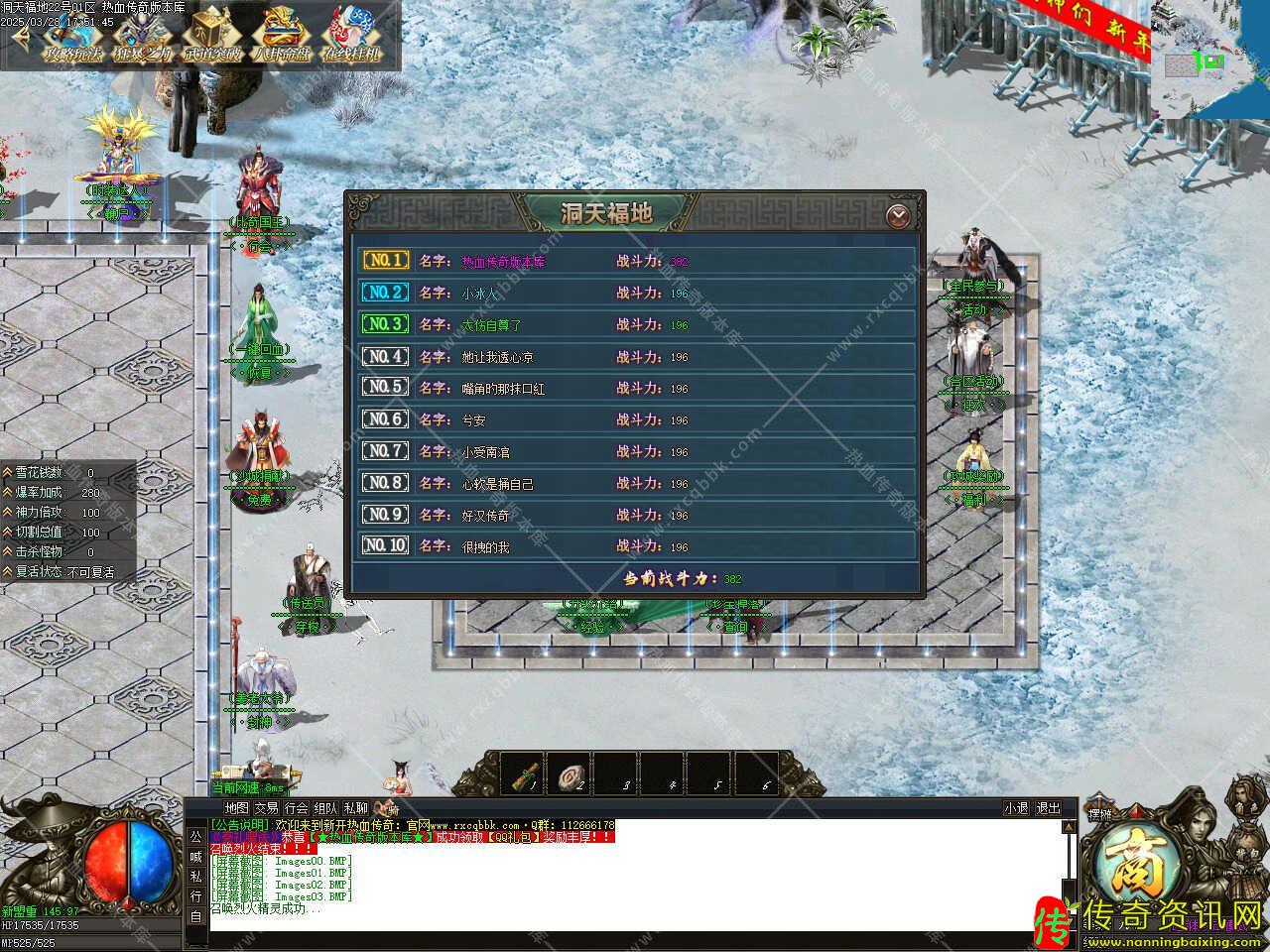Click the 小退 logout button
Screen dimensions: 1270x952
(1016, 808)
